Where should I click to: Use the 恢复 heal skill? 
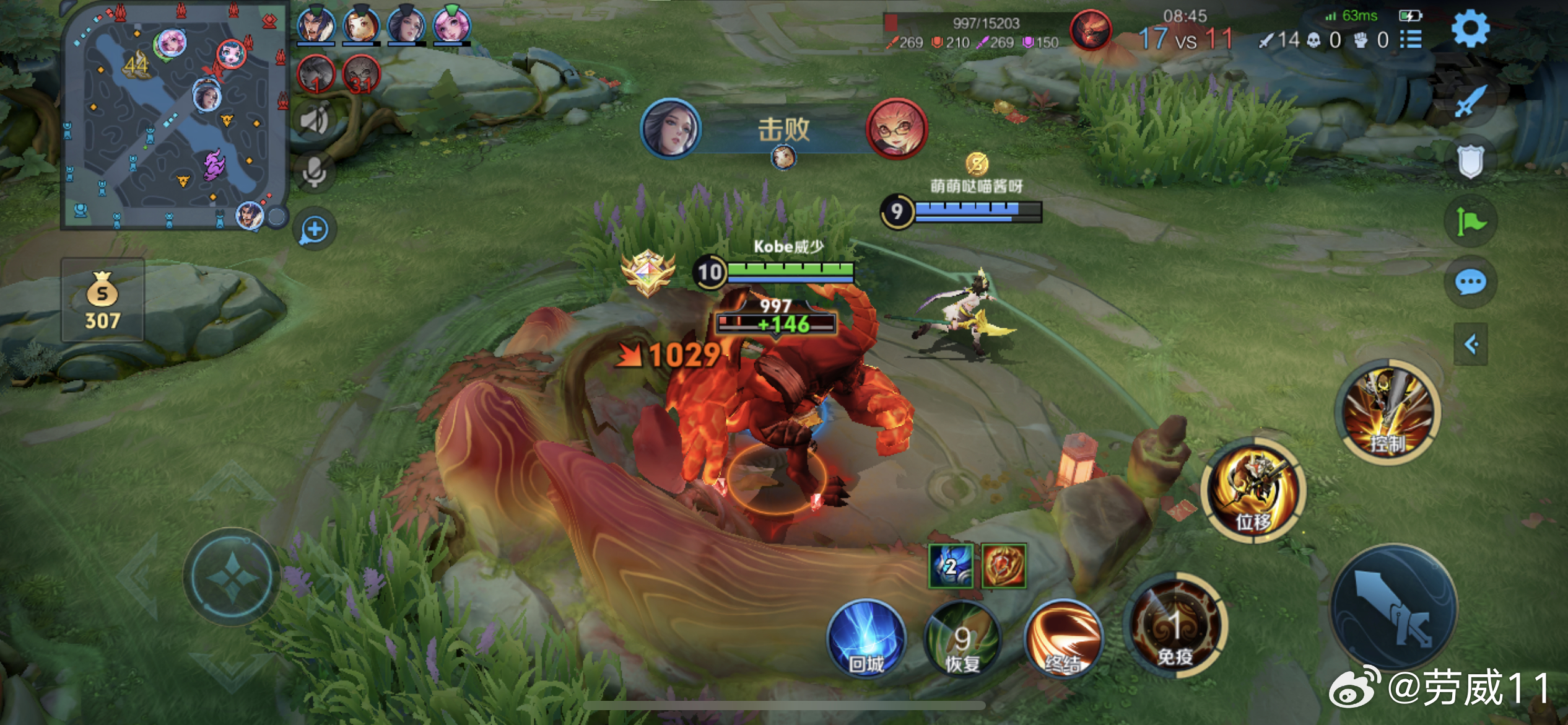(962, 638)
